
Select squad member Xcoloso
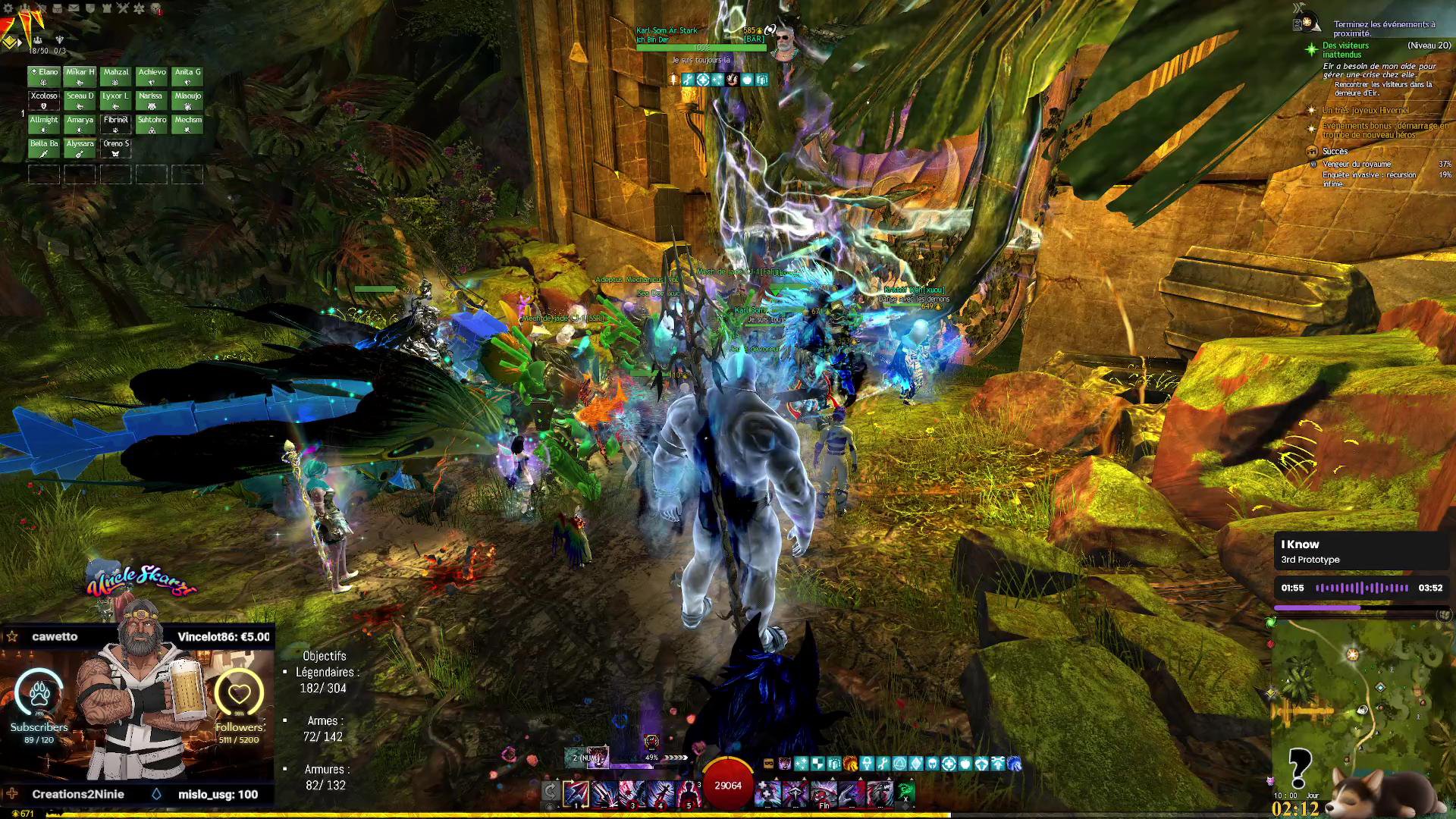click(44, 100)
